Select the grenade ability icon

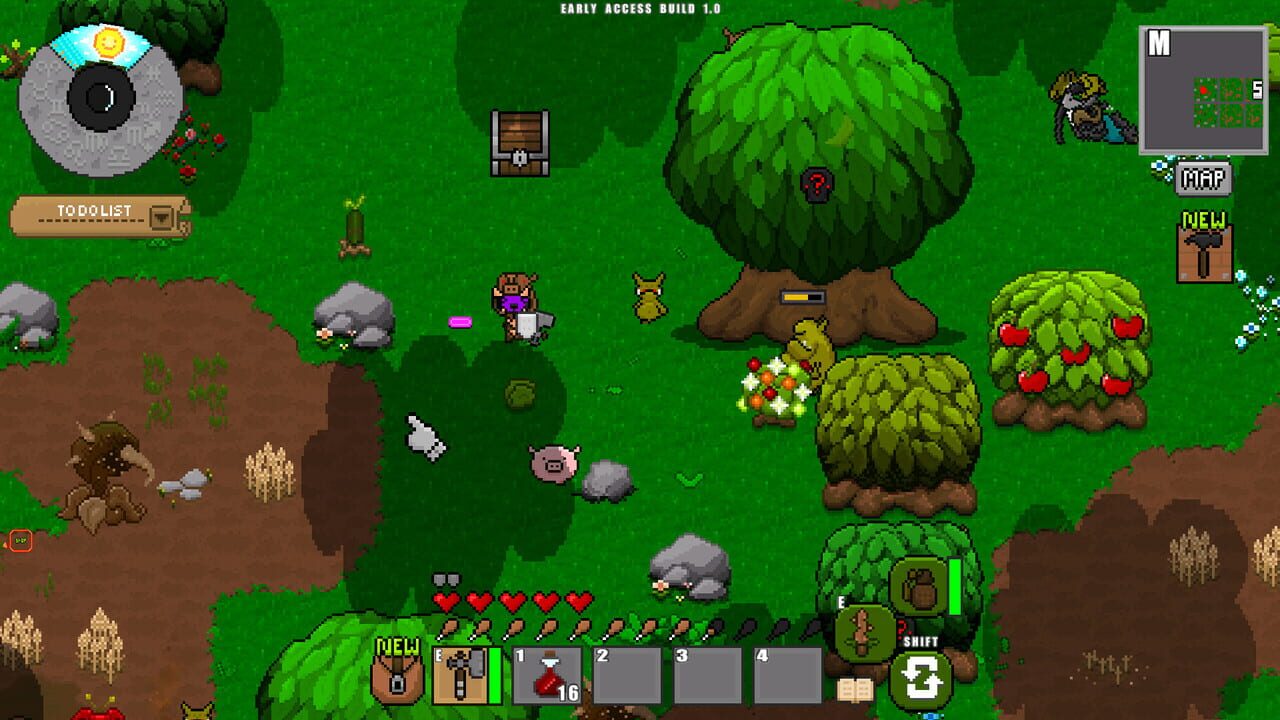918,585
